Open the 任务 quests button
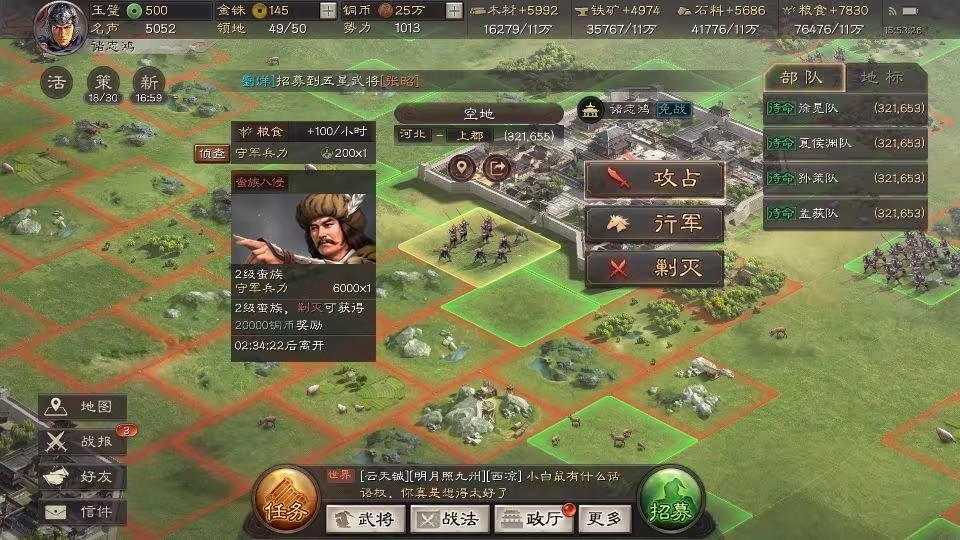The width and height of the screenshot is (960, 540). tap(286, 498)
